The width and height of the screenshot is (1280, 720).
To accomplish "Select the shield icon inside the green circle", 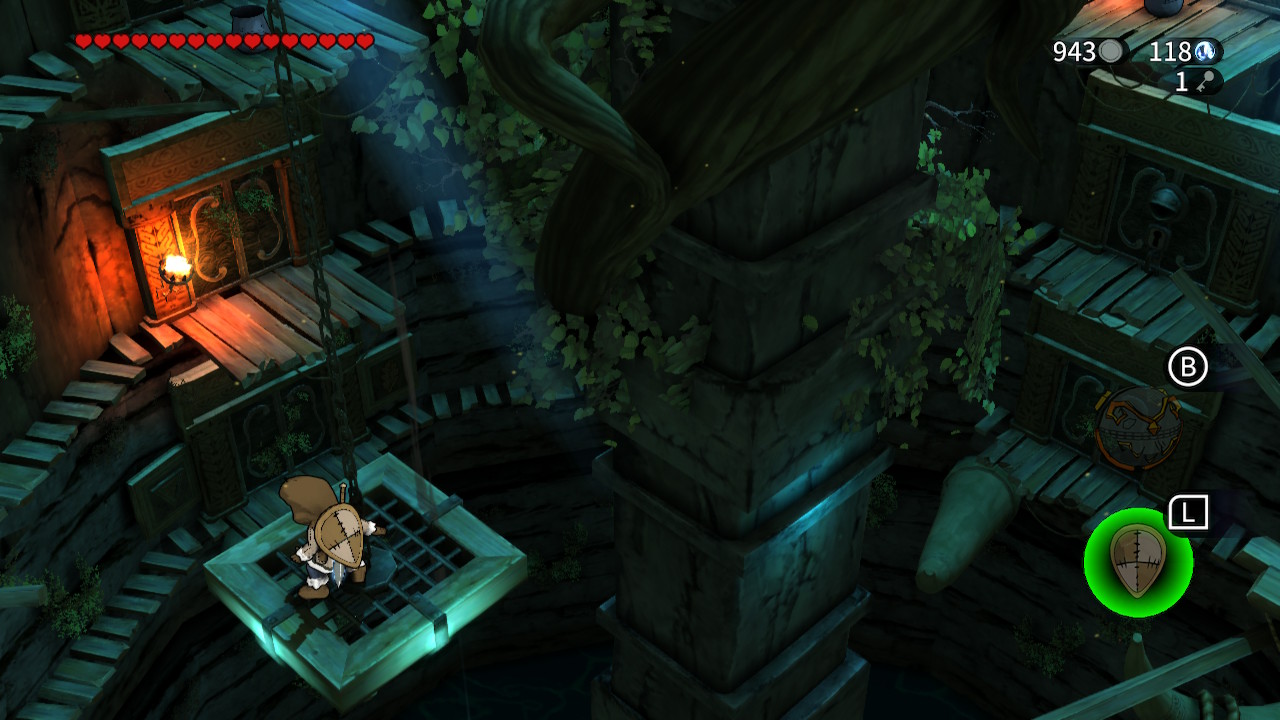I will [x=1140, y=563].
